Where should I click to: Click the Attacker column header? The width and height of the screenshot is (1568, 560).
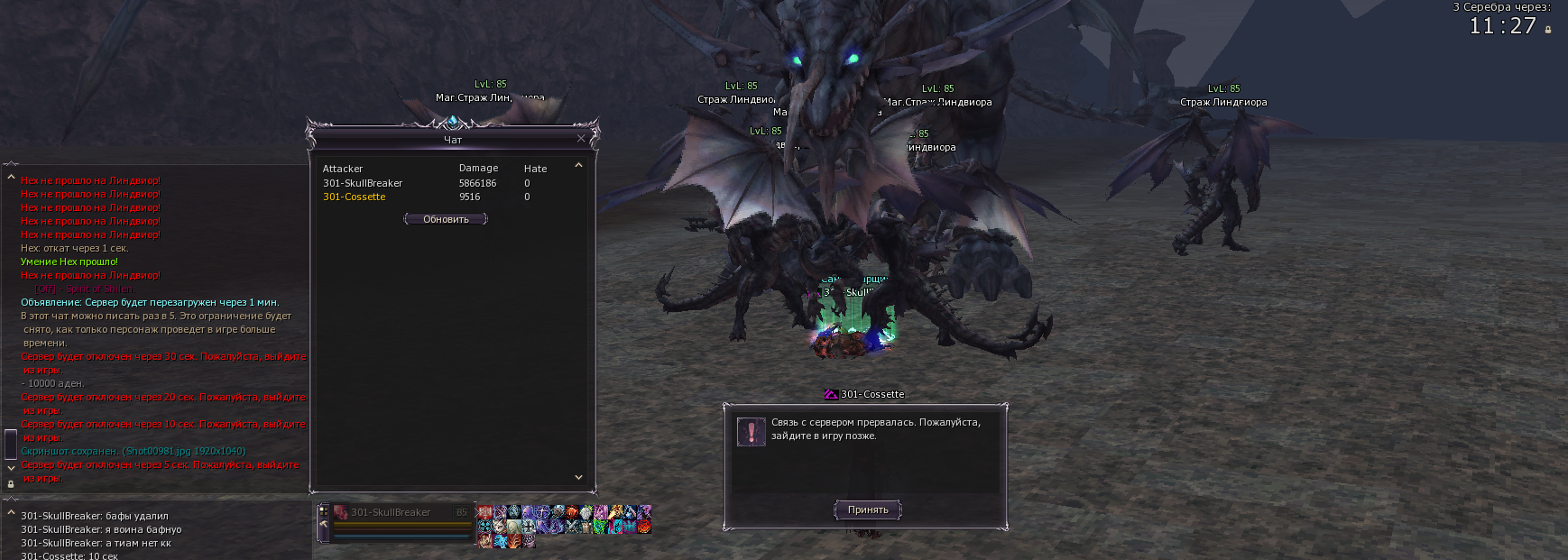[x=343, y=169]
